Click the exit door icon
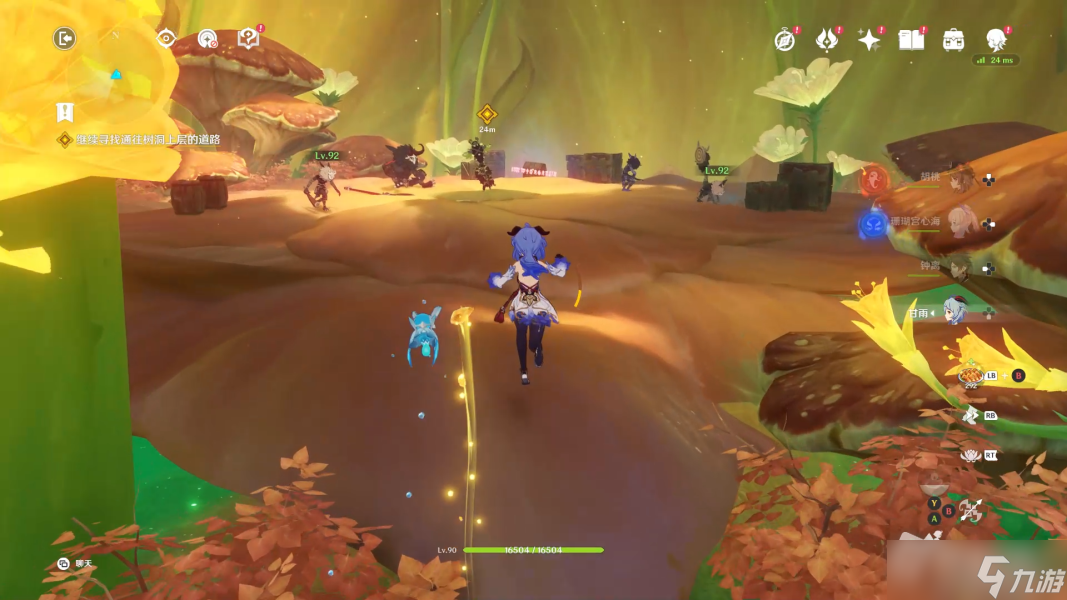 (65, 39)
